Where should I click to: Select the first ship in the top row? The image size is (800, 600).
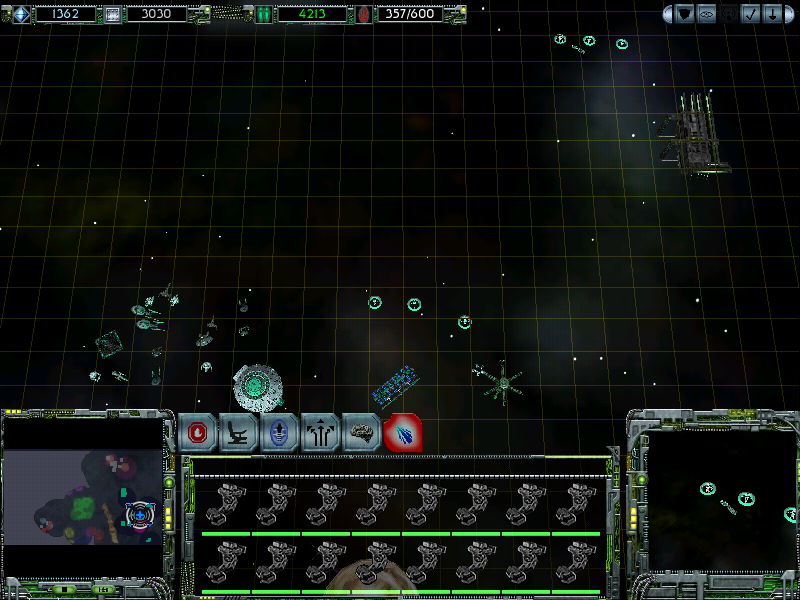226,505
